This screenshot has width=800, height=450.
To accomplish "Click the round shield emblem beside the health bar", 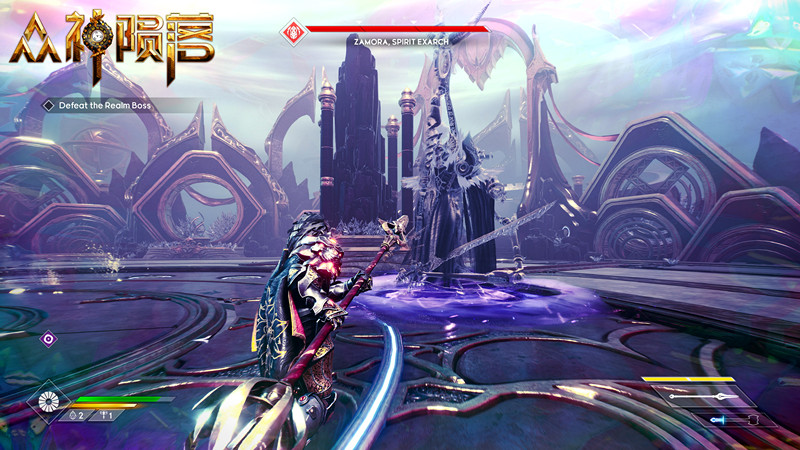I will [50, 402].
